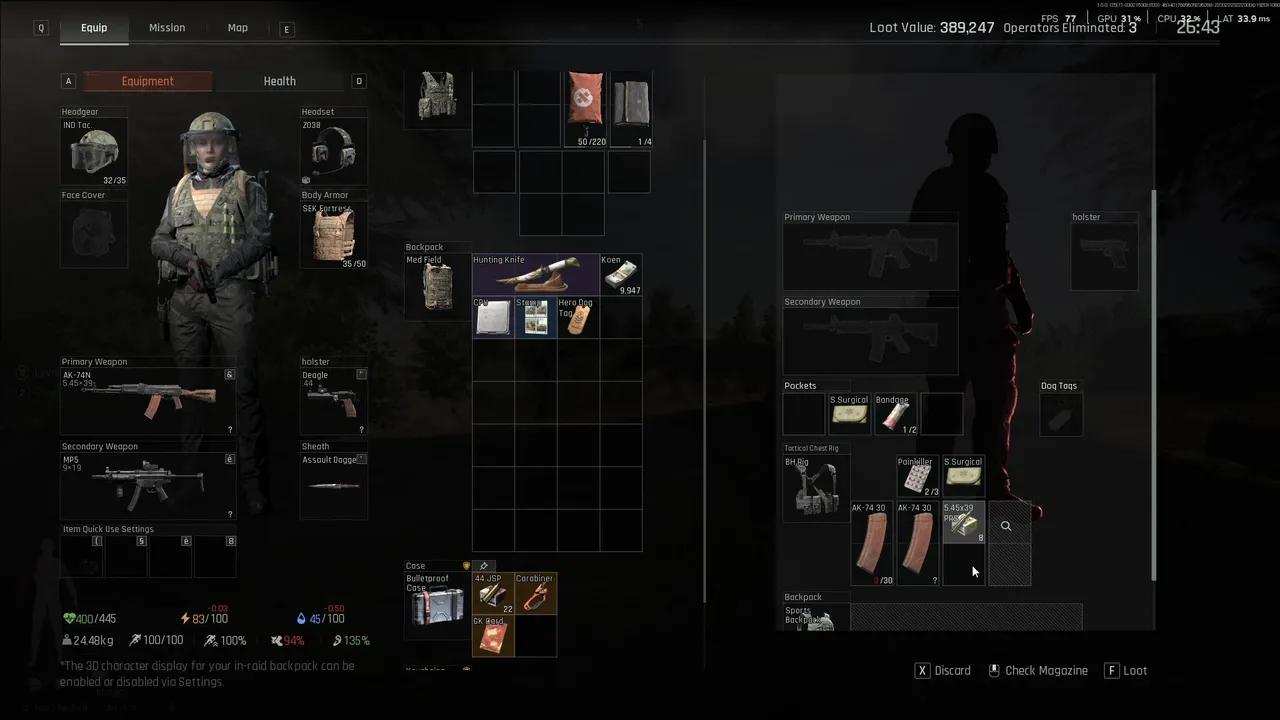This screenshot has width=1280, height=720.
Task: Select the IND Tac headgear slot
Action: pos(94,152)
